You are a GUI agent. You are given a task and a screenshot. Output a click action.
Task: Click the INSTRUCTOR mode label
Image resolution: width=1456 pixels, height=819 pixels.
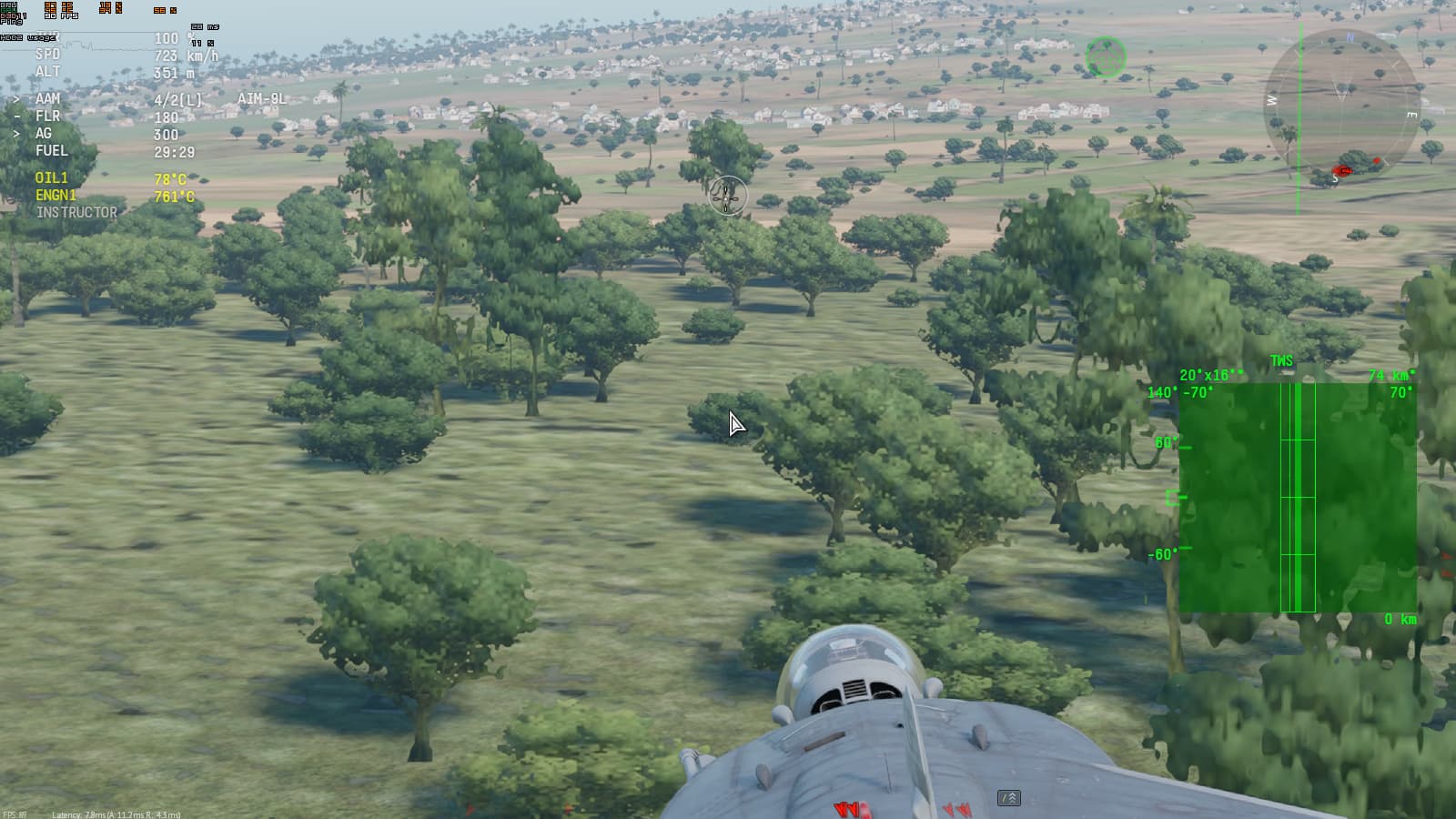pos(76,211)
